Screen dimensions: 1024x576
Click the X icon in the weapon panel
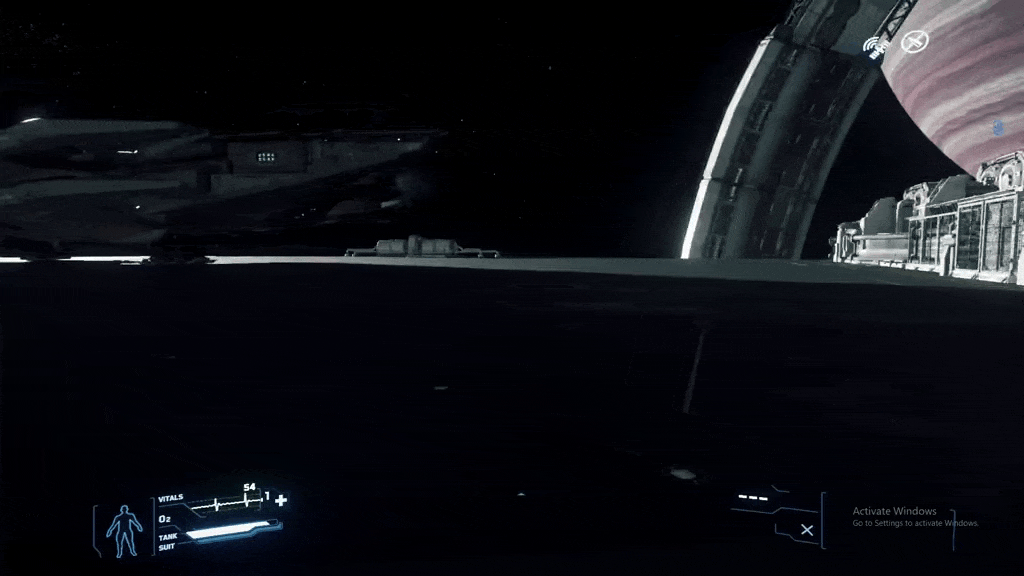pyautogui.click(x=807, y=530)
